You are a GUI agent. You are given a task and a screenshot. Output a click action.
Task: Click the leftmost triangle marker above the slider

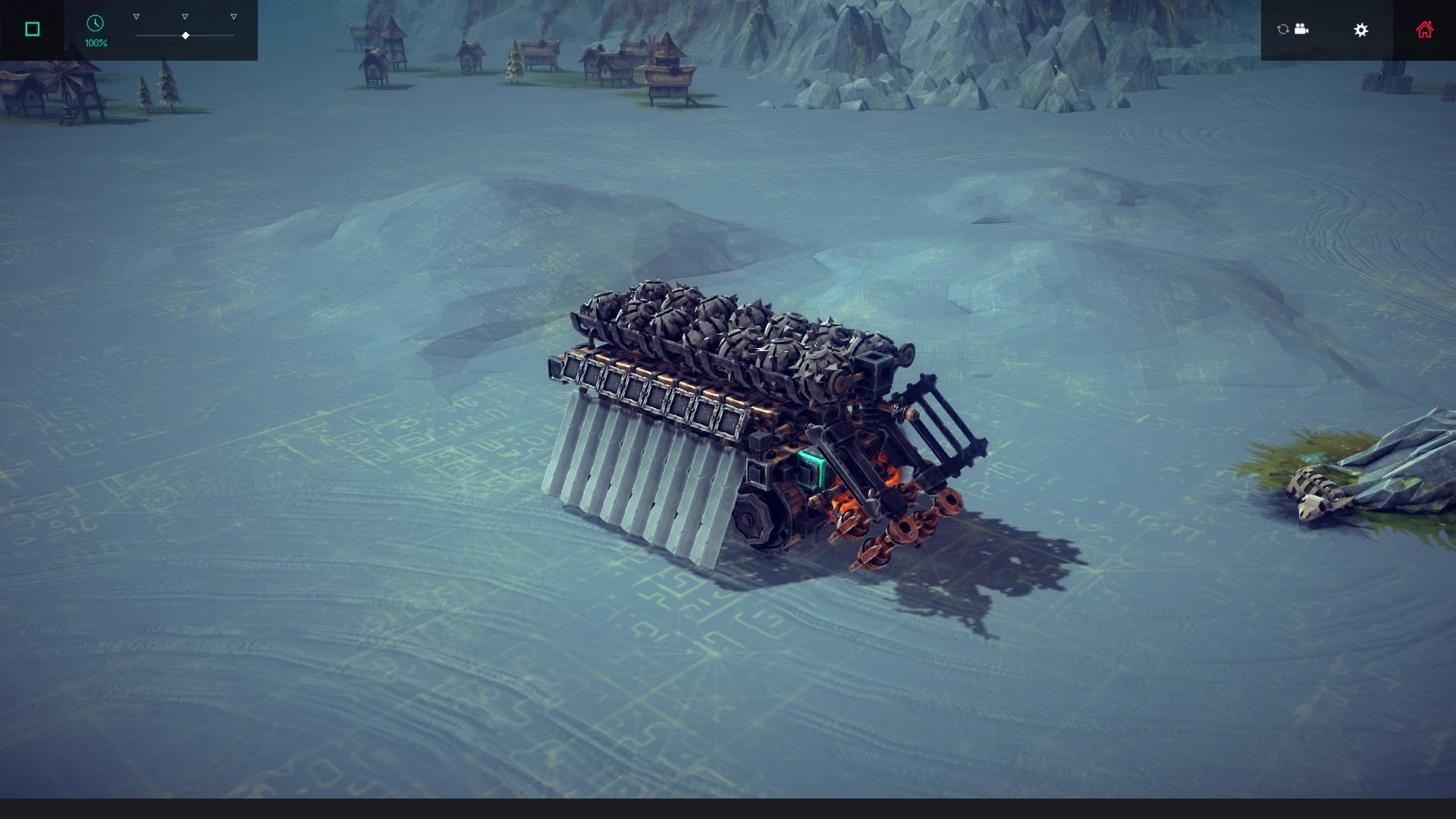(x=136, y=14)
